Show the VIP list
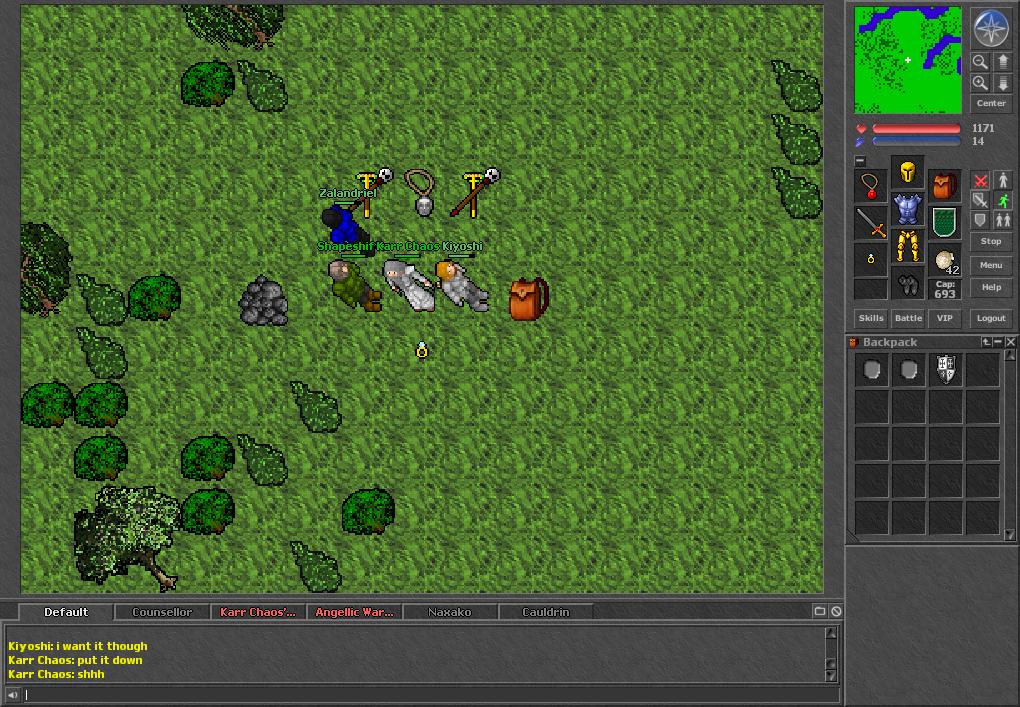Image resolution: width=1020 pixels, height=707 pixels. [945, 318]
